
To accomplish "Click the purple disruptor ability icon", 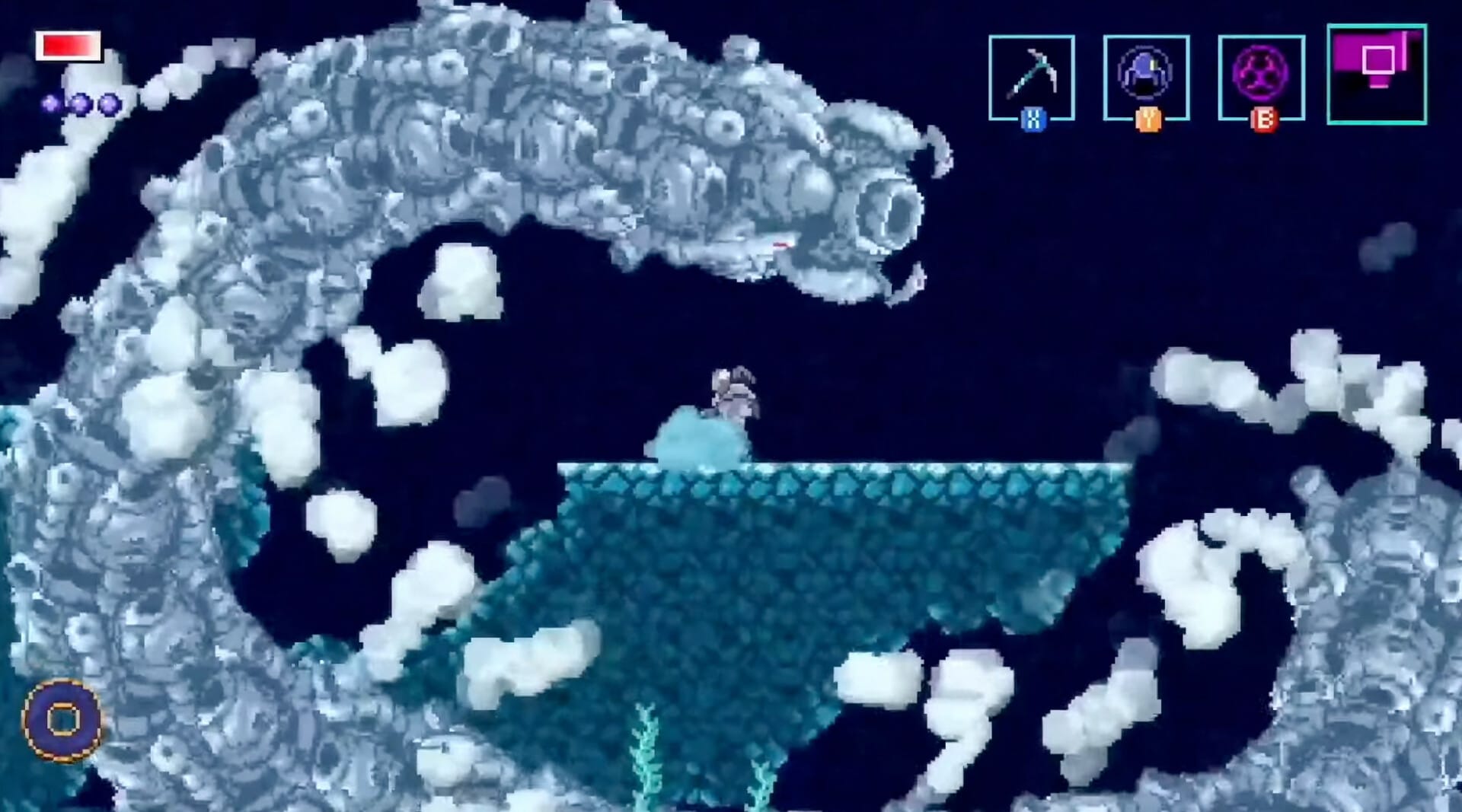I will click(1260, 74).
